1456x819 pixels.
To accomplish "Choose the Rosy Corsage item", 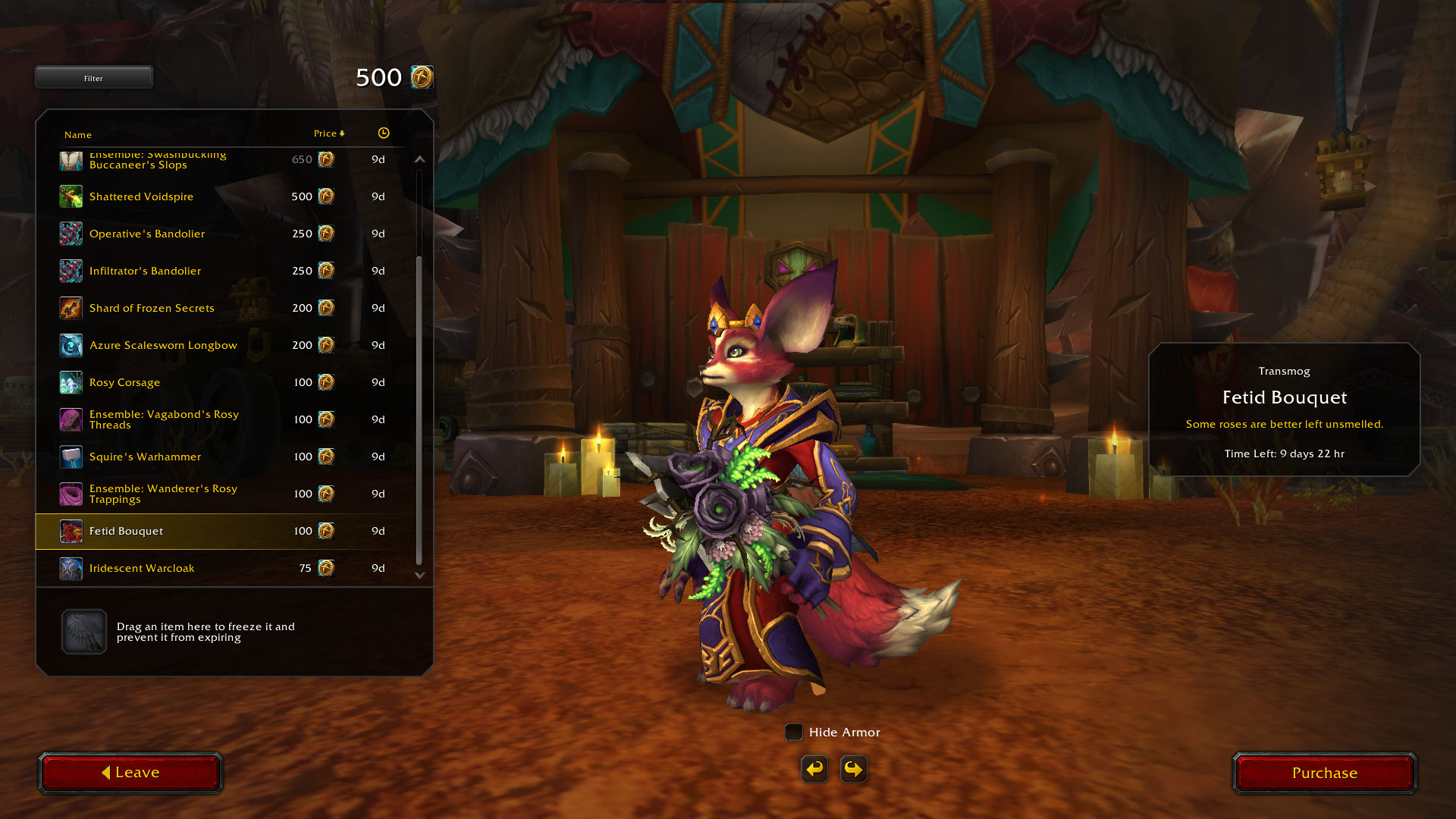I will (124, 382).
